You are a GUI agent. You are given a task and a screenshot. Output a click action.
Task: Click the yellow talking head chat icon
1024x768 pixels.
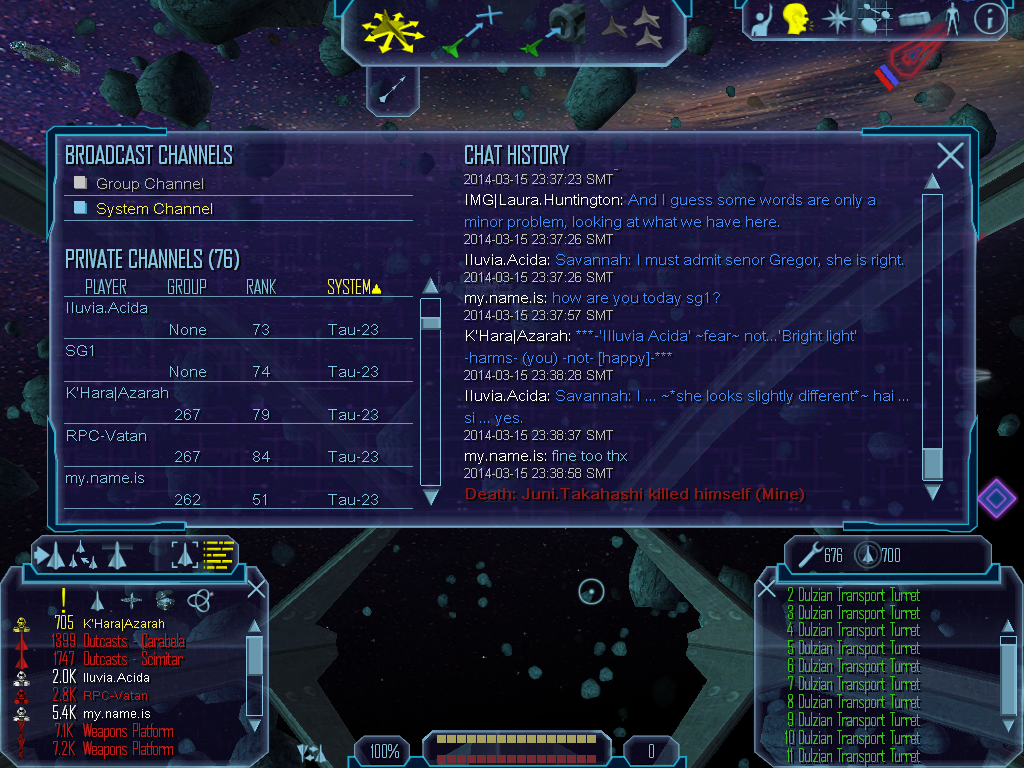(x=796, y=18)
